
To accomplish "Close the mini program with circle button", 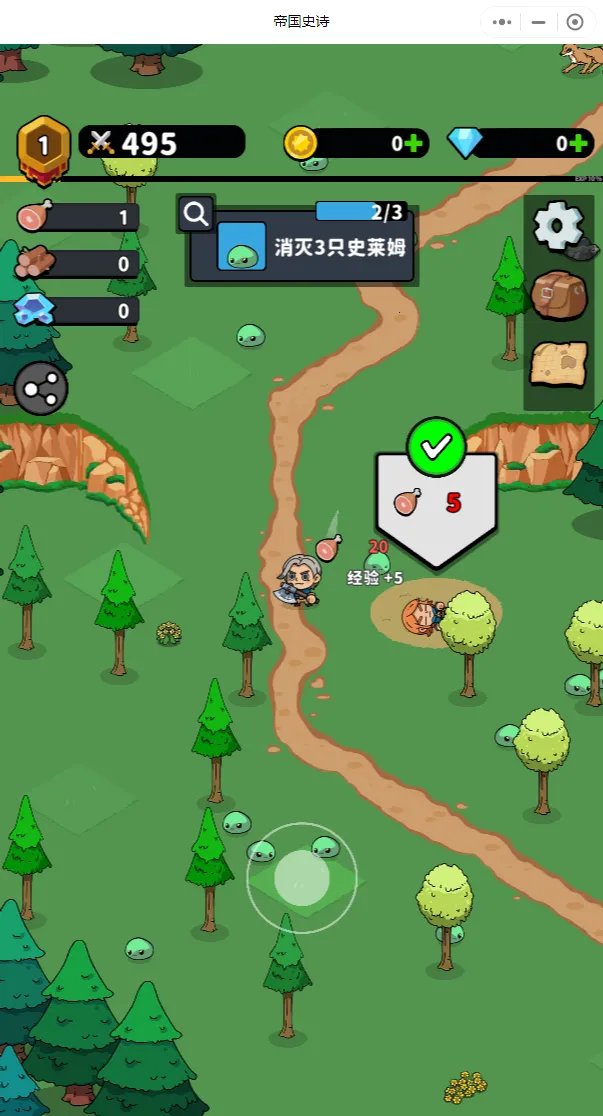I will [x=575, y=22].
